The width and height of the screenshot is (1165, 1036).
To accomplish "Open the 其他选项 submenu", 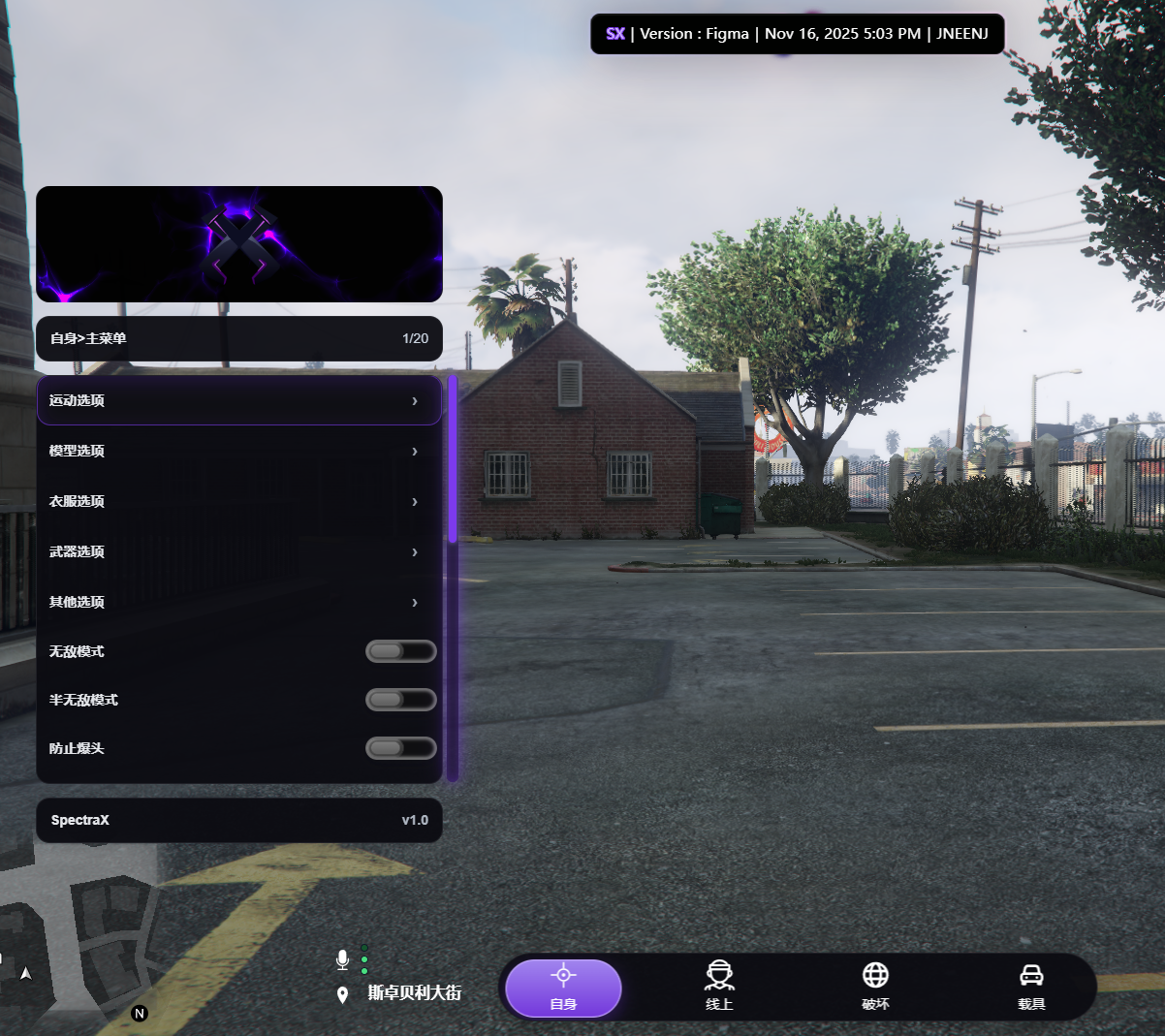I will [238, 602].
